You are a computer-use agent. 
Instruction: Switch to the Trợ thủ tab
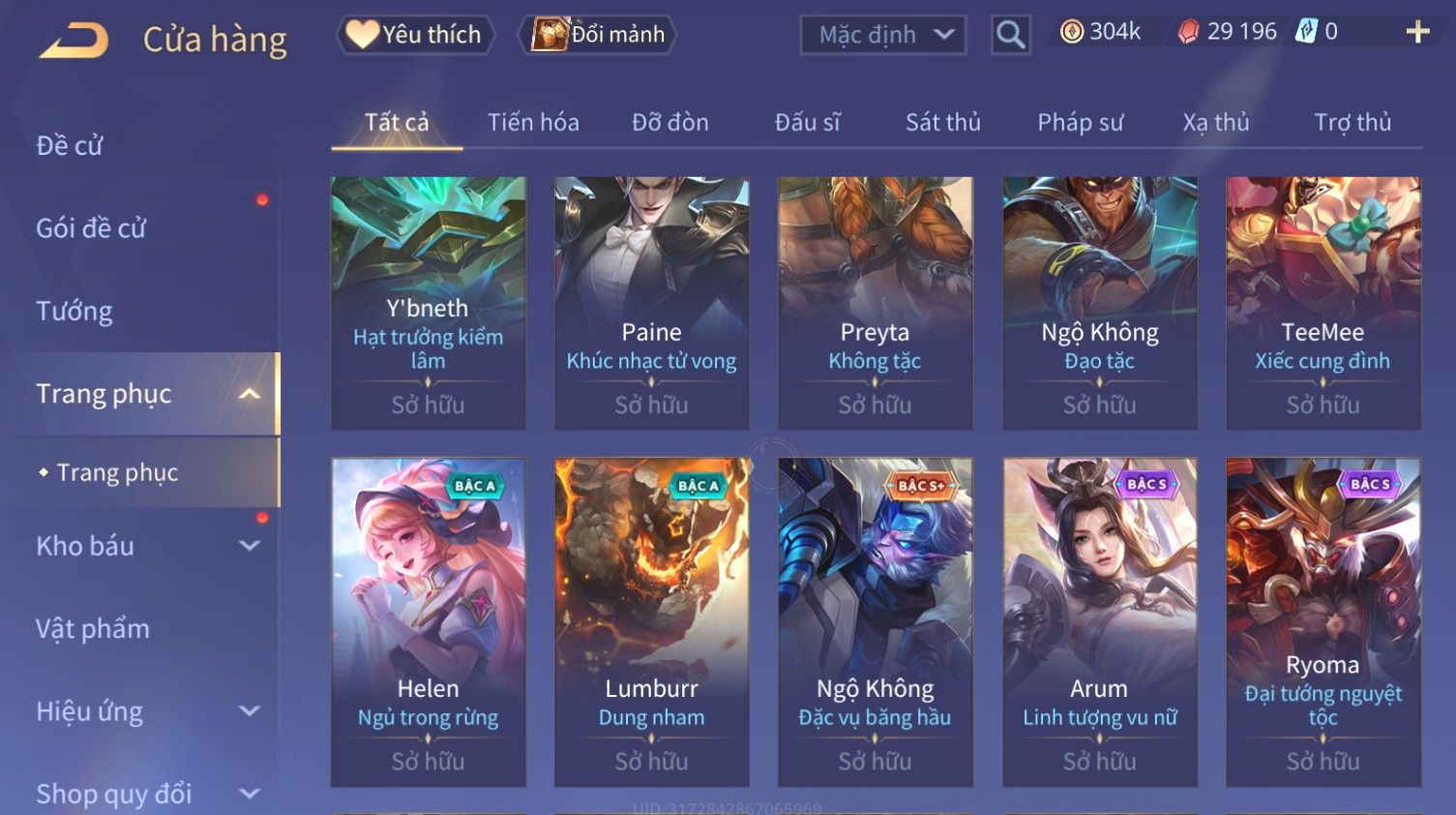1352,123
